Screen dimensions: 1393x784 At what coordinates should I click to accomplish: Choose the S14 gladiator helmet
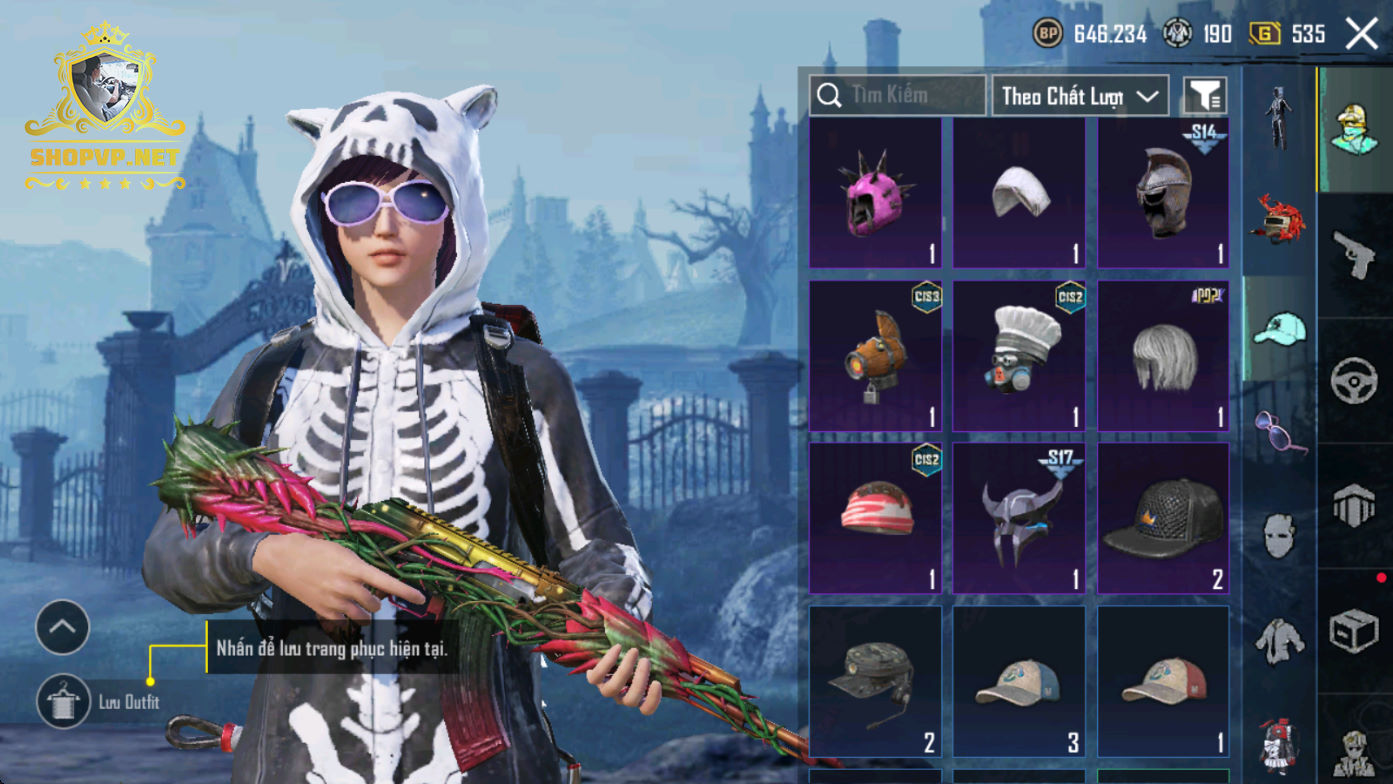tap(1163, 194)
